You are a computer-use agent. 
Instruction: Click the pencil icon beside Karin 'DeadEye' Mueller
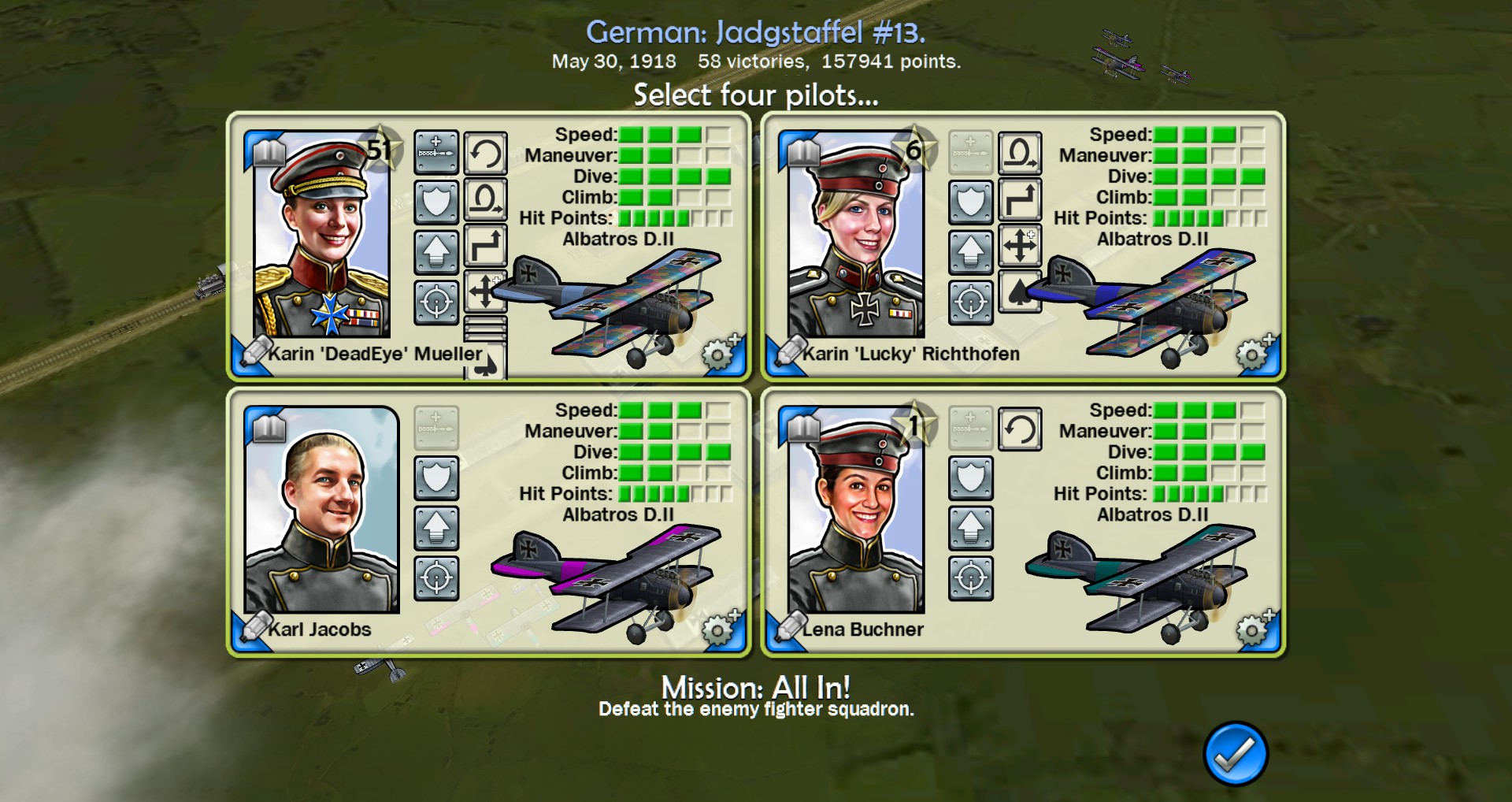[x=254, y=352]
